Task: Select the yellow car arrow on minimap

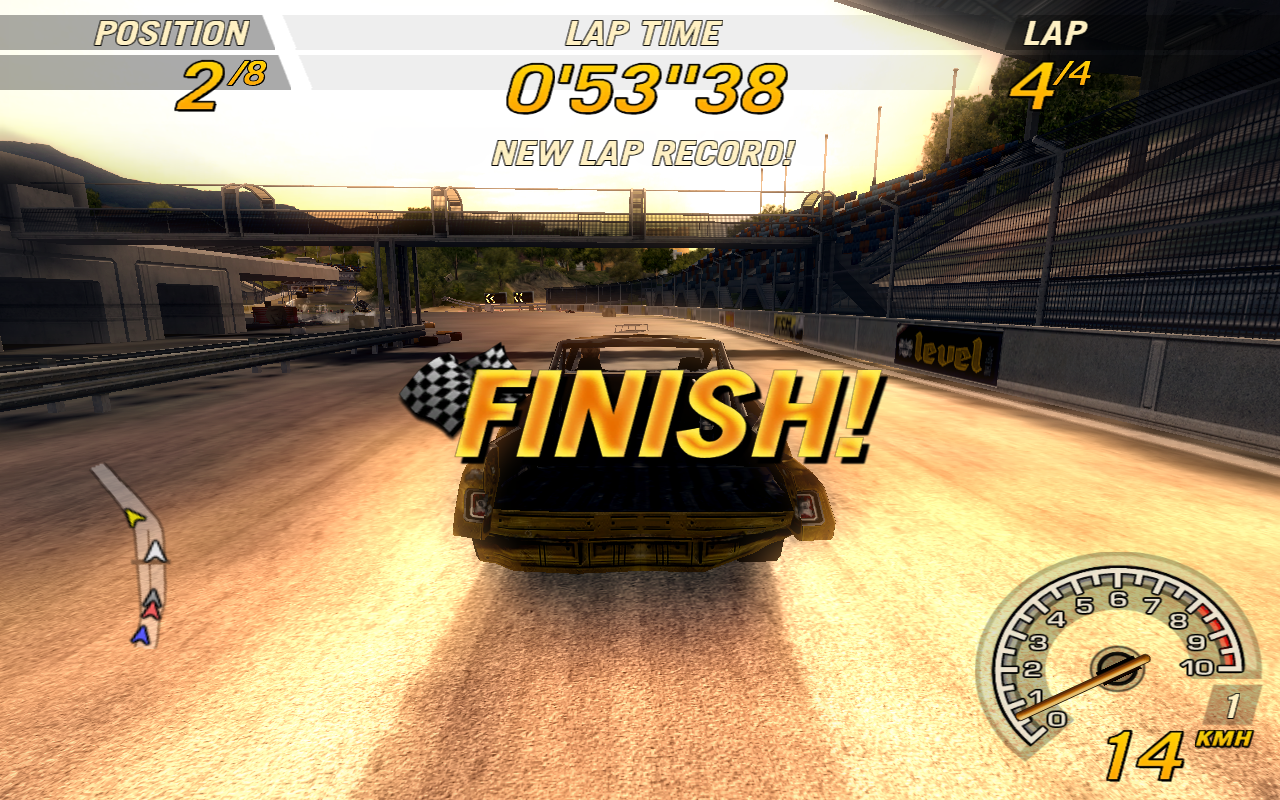Action: 134,517
